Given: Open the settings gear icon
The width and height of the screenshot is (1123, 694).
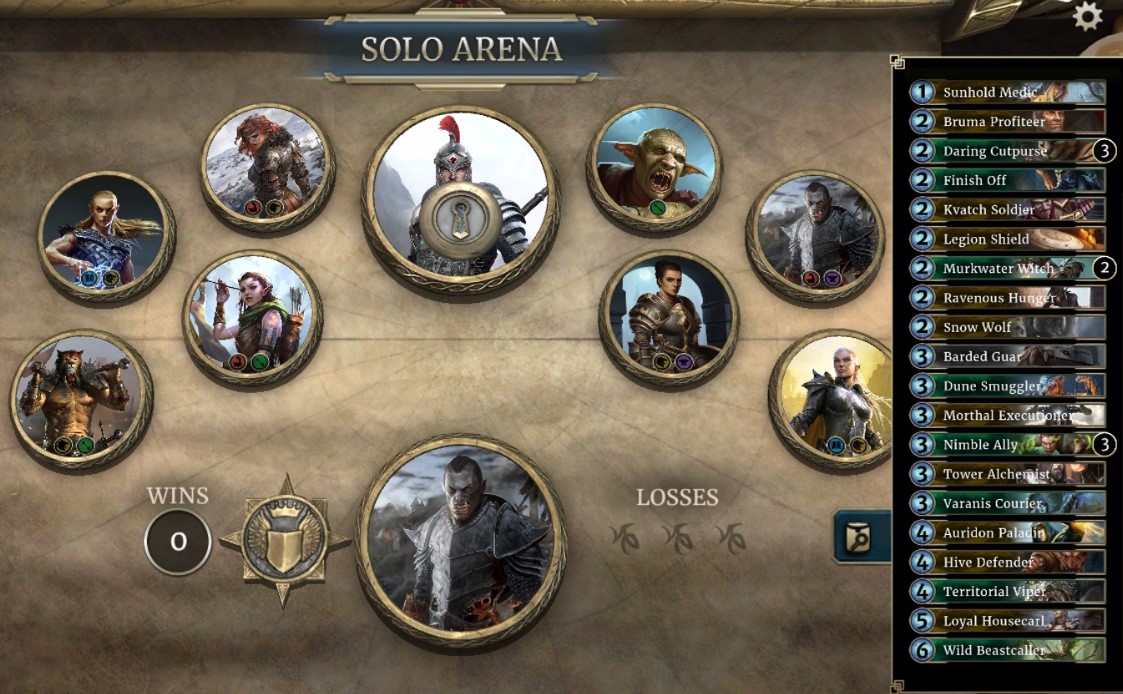Looking at the screenshot, I should 1086,15.
